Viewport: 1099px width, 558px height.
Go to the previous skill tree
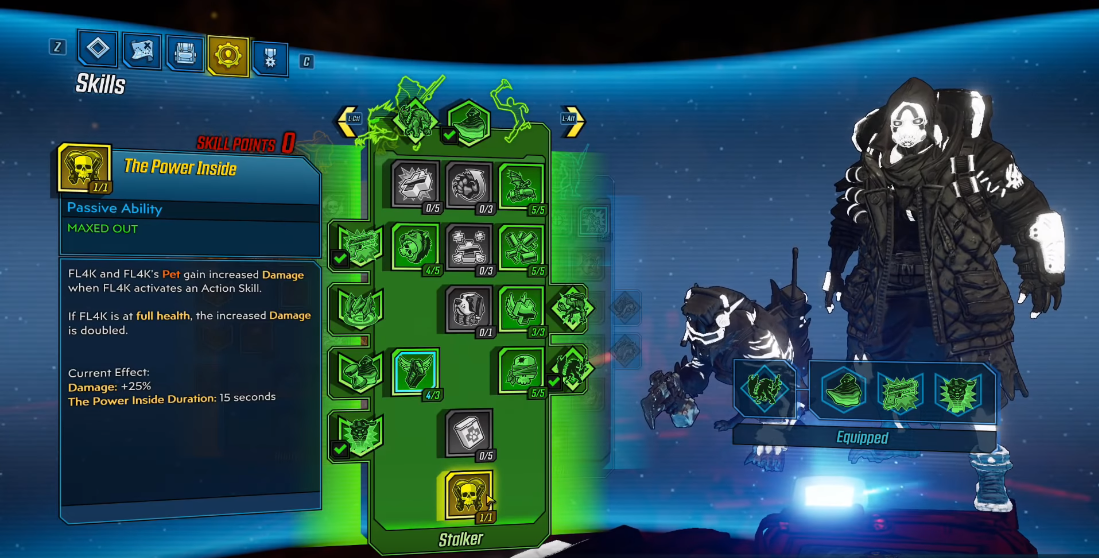351,122
